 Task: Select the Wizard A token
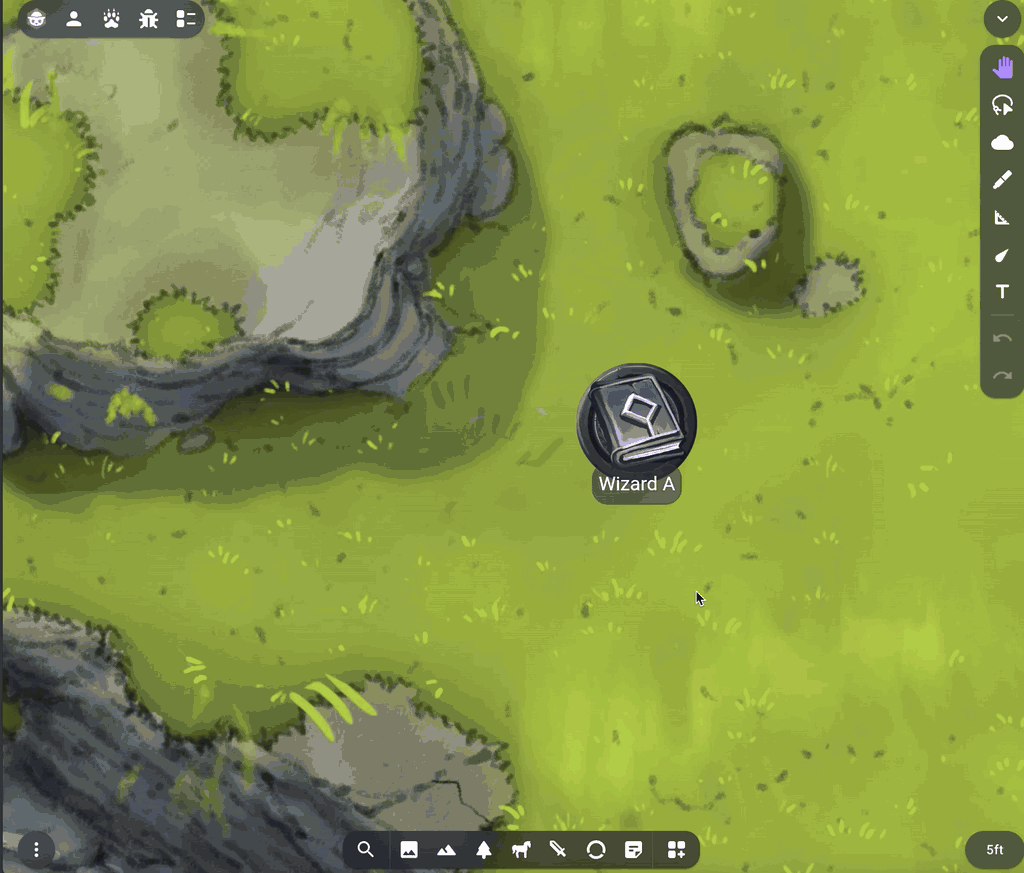tap(636, 421)
